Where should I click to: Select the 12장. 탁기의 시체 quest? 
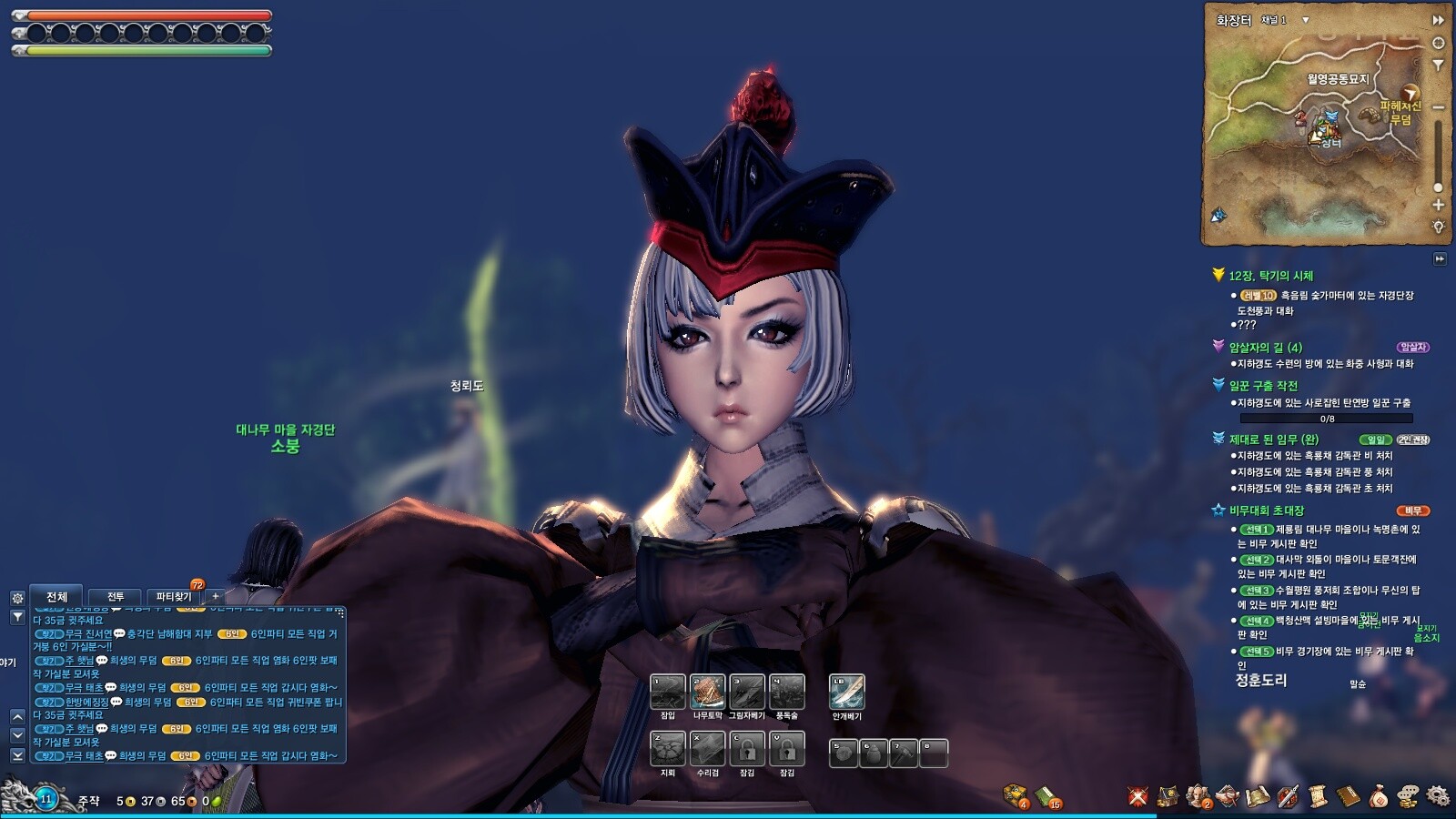tap(1270, 276)
